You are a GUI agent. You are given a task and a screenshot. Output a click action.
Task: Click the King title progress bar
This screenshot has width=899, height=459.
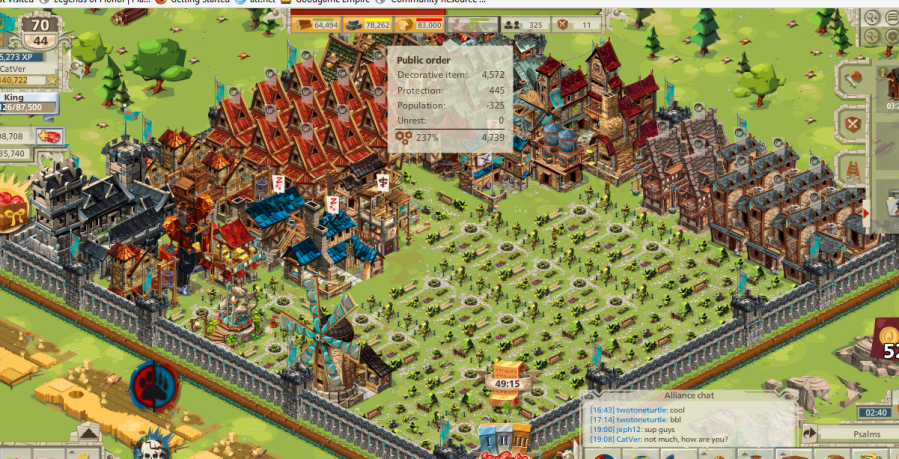(x=28, y=107)
